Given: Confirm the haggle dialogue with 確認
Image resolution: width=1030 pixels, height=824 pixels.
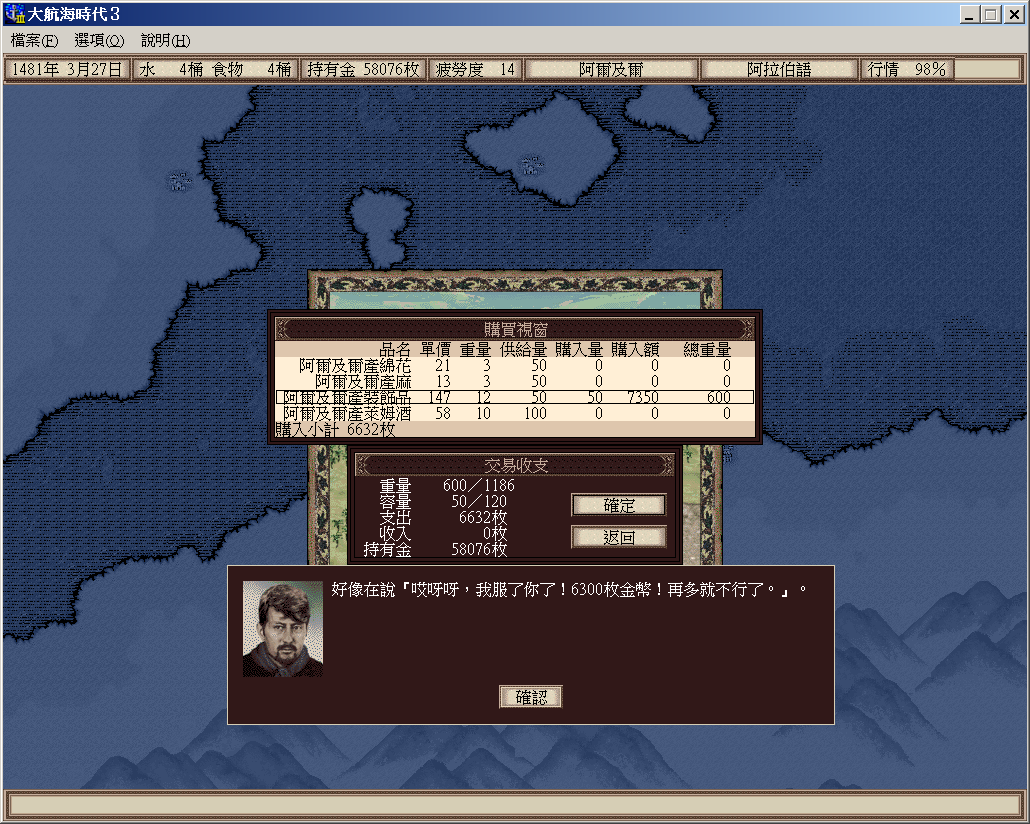Looking at the screenshot, I should (x=531, y=697).
